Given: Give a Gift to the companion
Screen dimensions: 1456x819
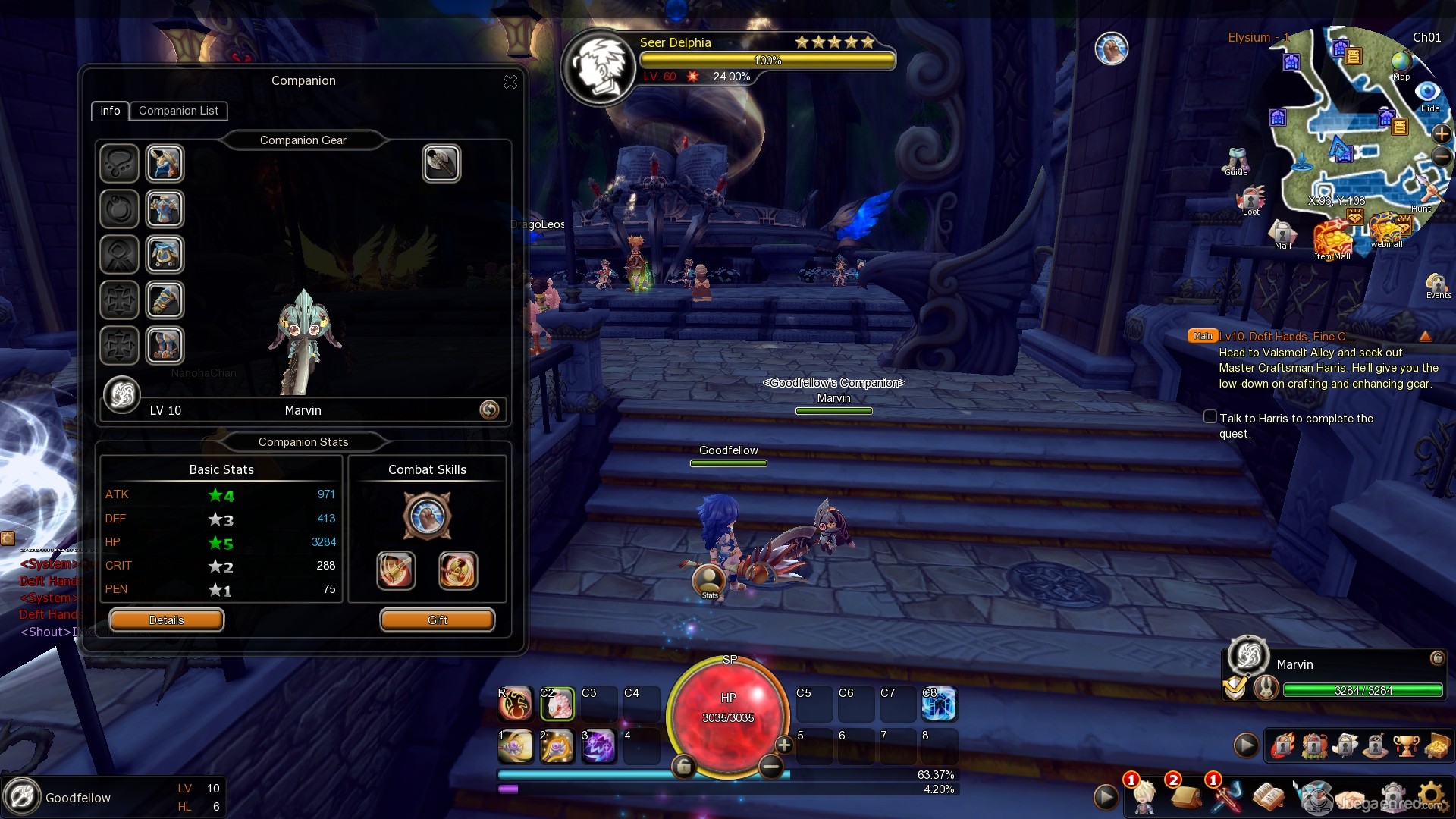Looking at the screenshot, I should (437, 620).
